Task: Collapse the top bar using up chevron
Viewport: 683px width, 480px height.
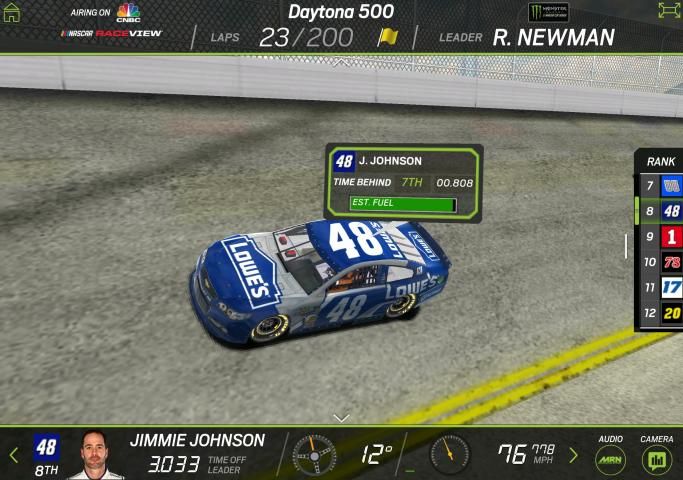Action: [341, 62]
